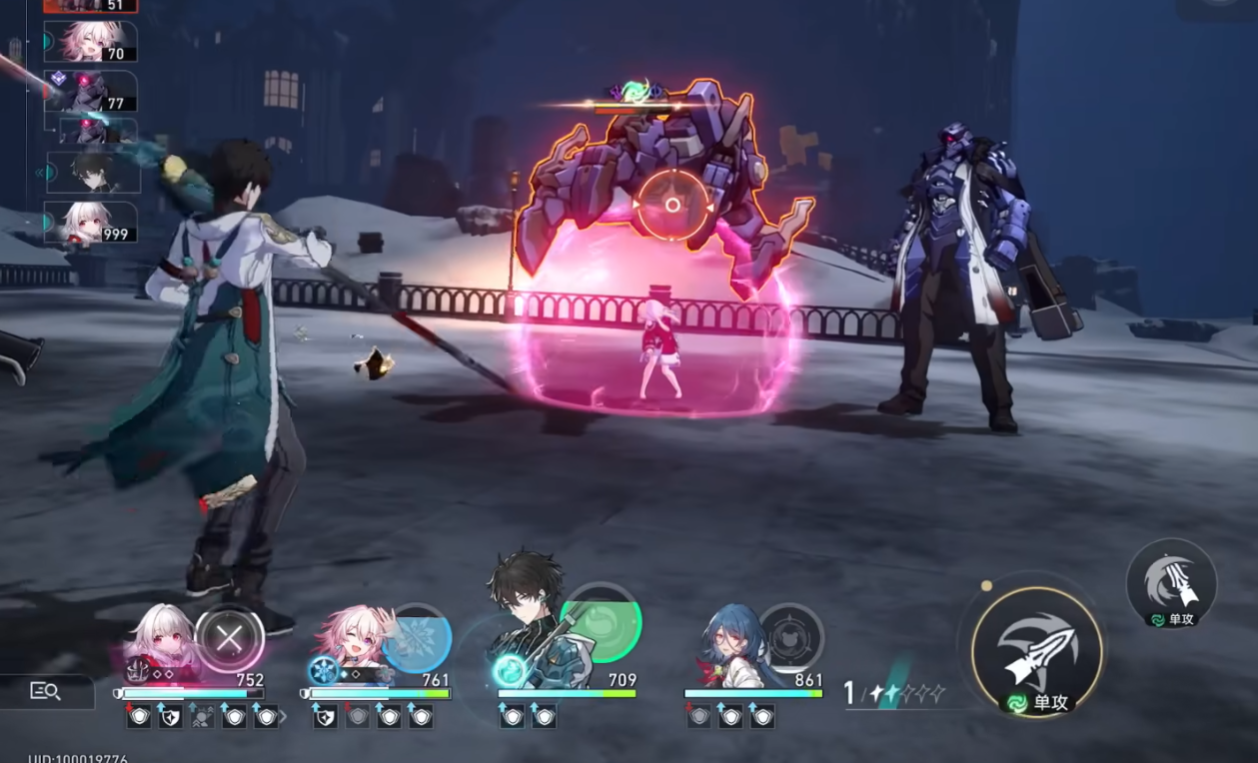Expand Clara's status effect icons arrow
Image resolution: width=1258 pixels, height=763 pixels.
(283, 716)
